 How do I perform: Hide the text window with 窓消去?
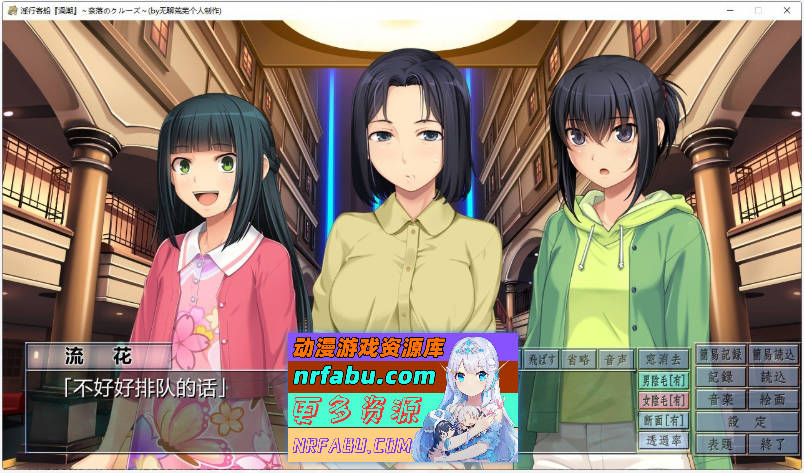pos(663,359)
